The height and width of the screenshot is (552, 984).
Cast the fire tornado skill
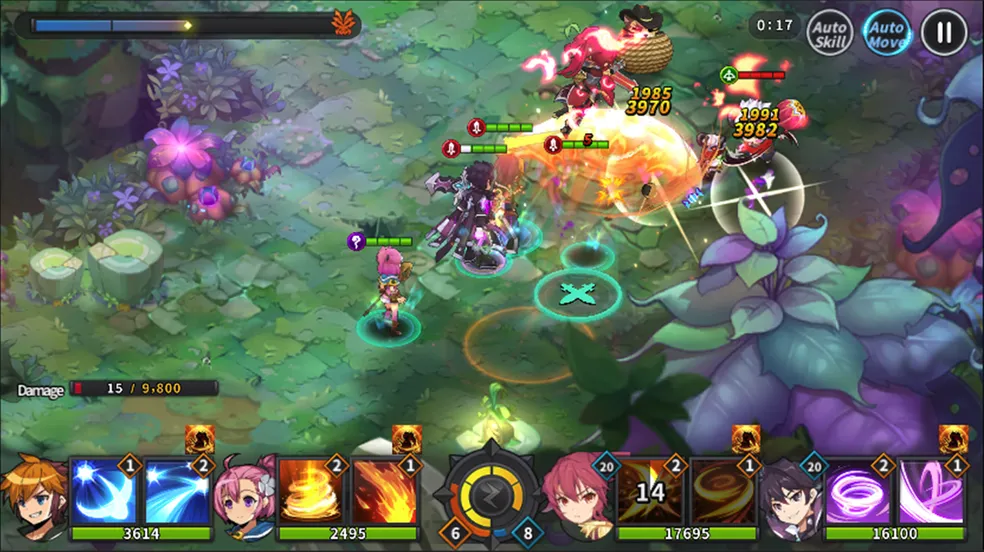click(311, 491)
